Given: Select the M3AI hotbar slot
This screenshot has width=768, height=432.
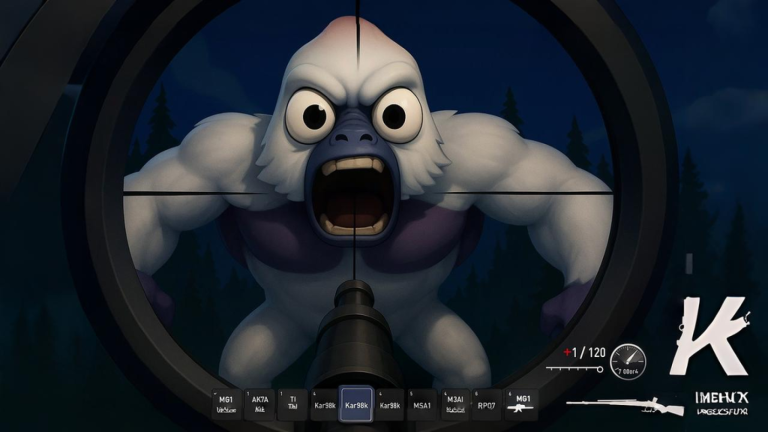Looking at the screenshot, I should [455, 402].
